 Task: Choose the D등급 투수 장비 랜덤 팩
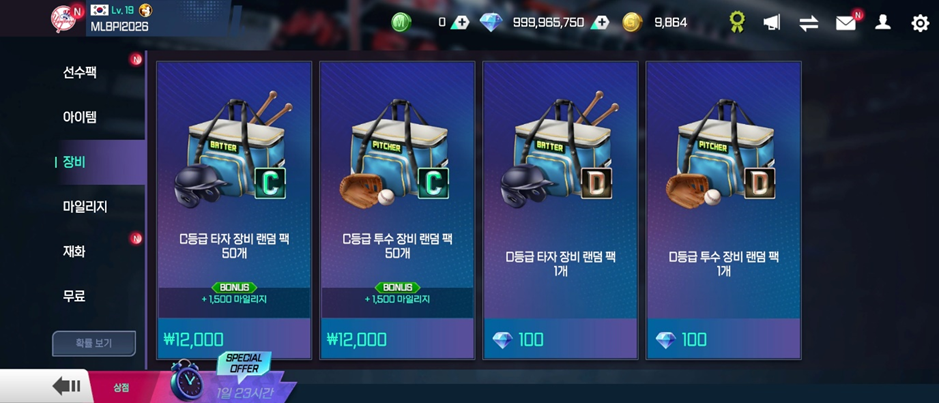point(723,210)
